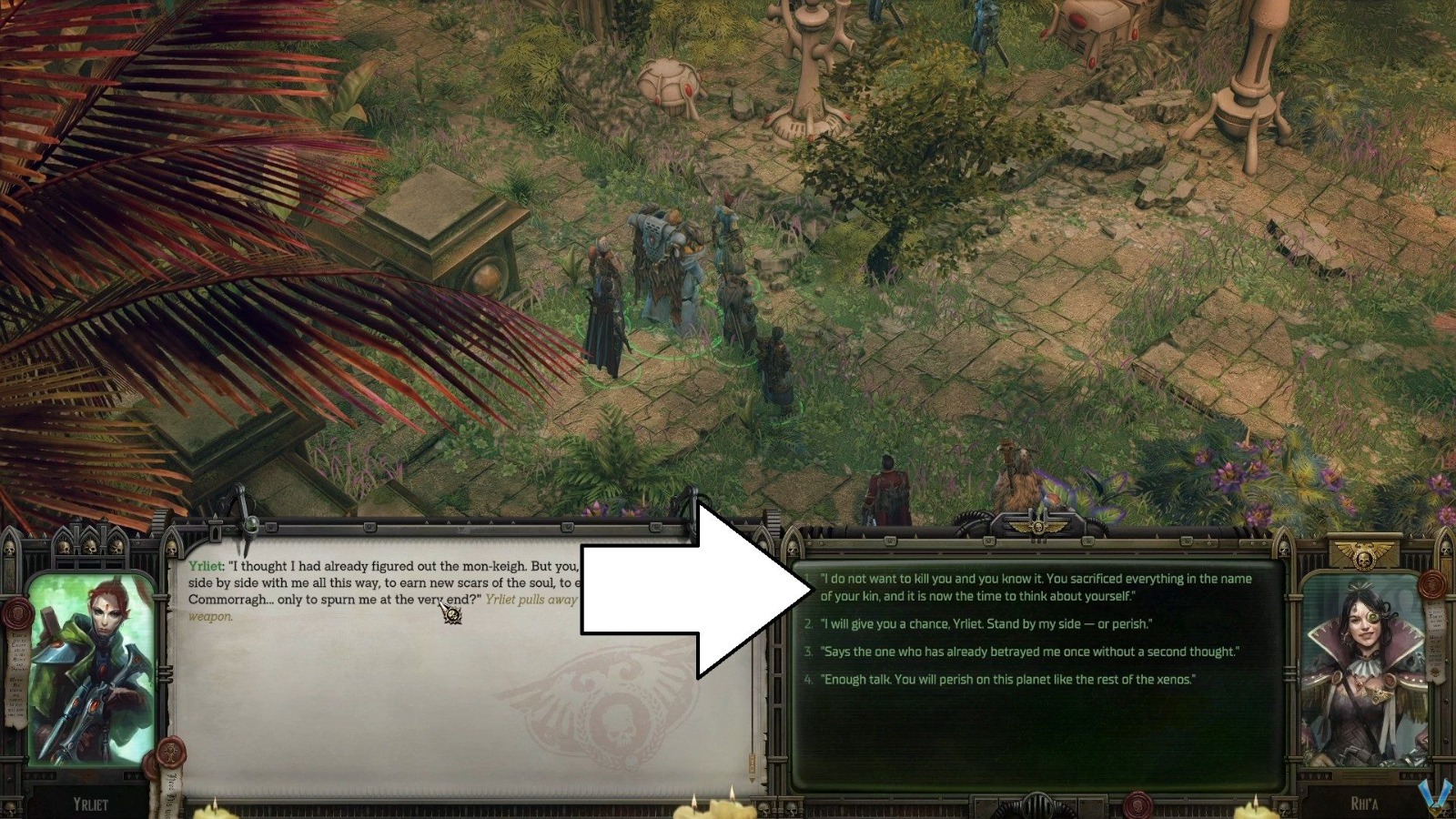Click the golden aquila emblem atop the response panel

pos(1037,525)
